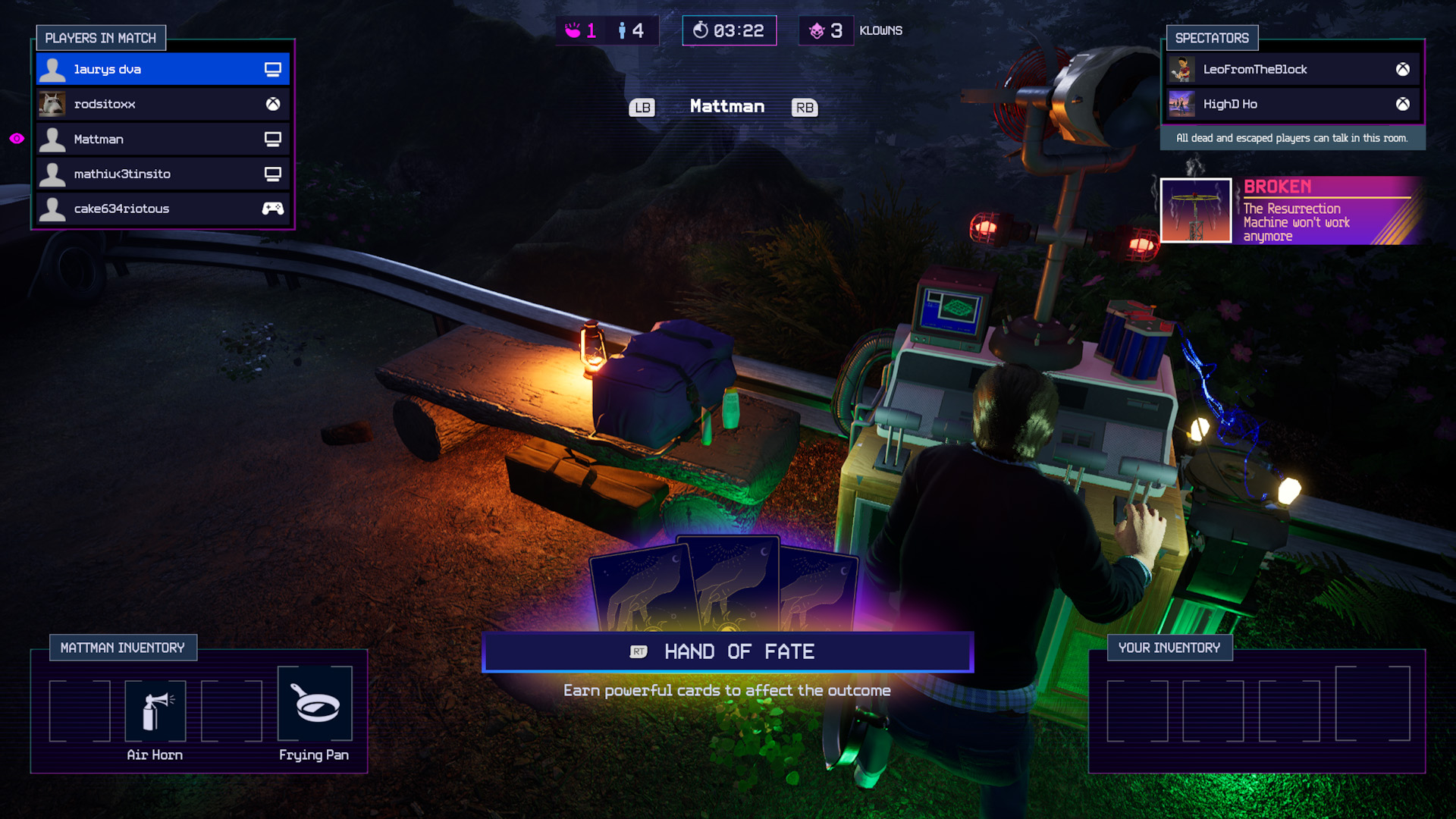Click the human survivor count icon
1456x819 pixels.
(622, 30)
